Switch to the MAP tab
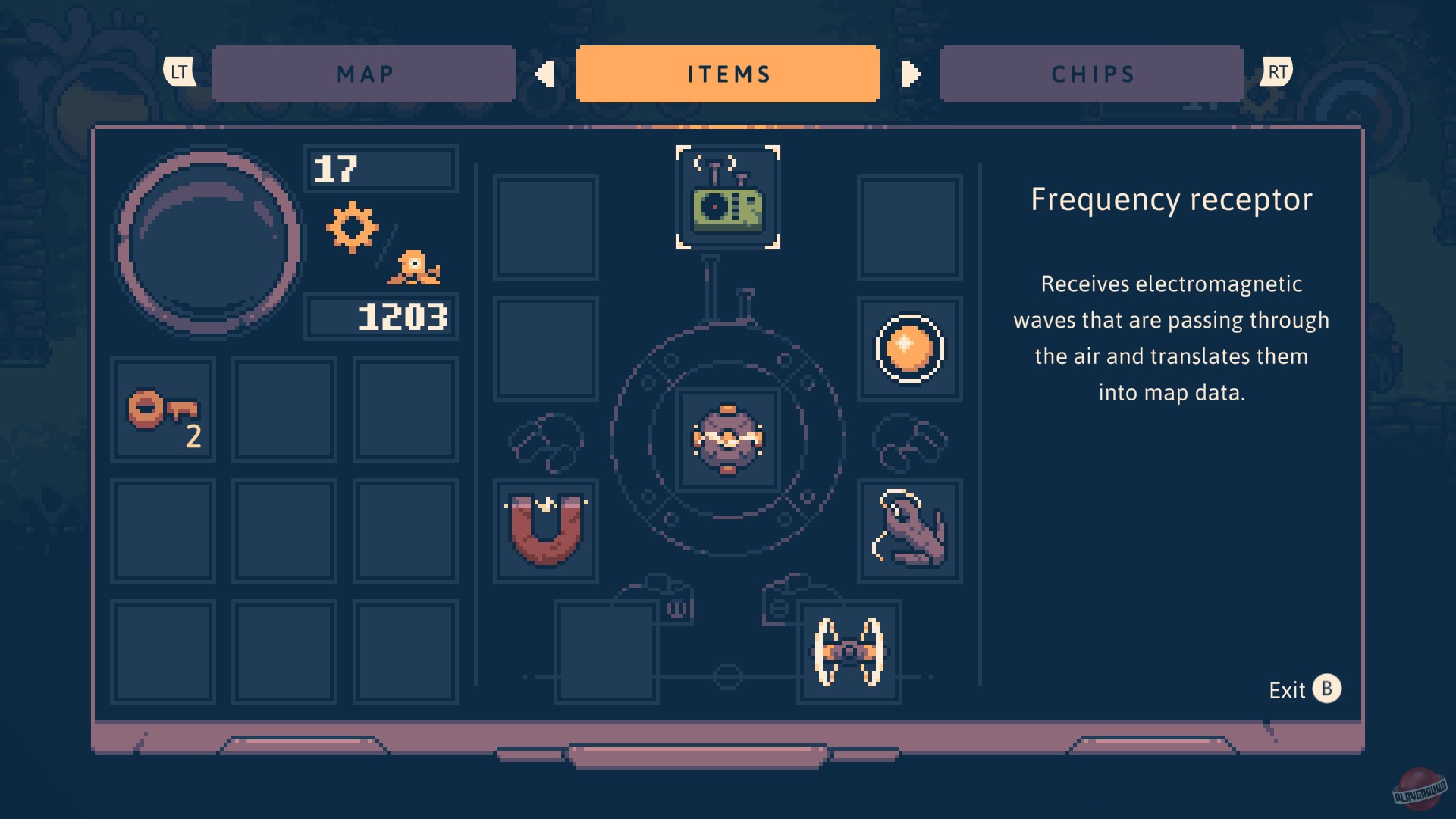The height and width of the screenshot is (819, 1456). [364, 74]
